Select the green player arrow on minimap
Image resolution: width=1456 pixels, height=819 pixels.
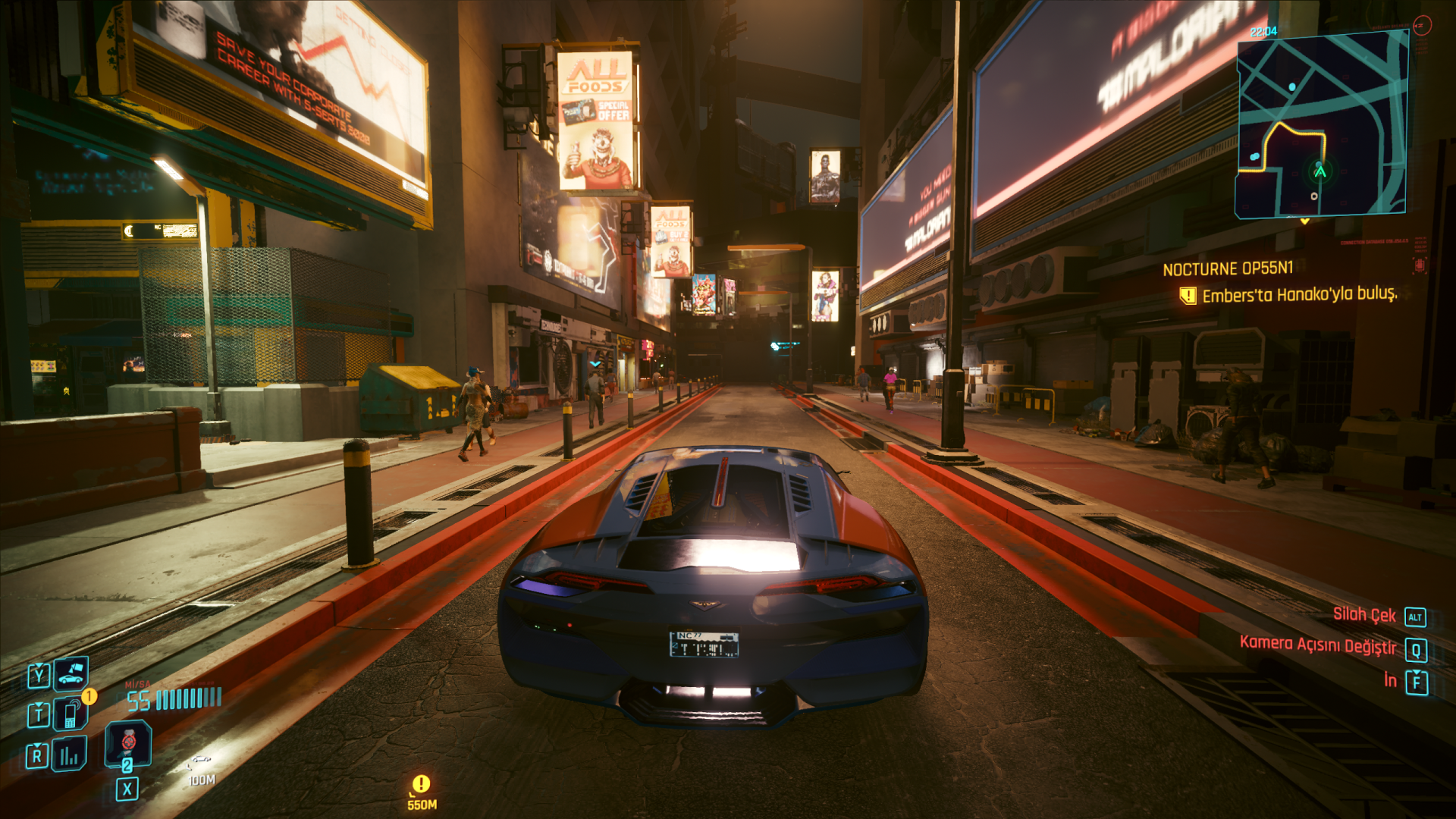[1320, 171]
